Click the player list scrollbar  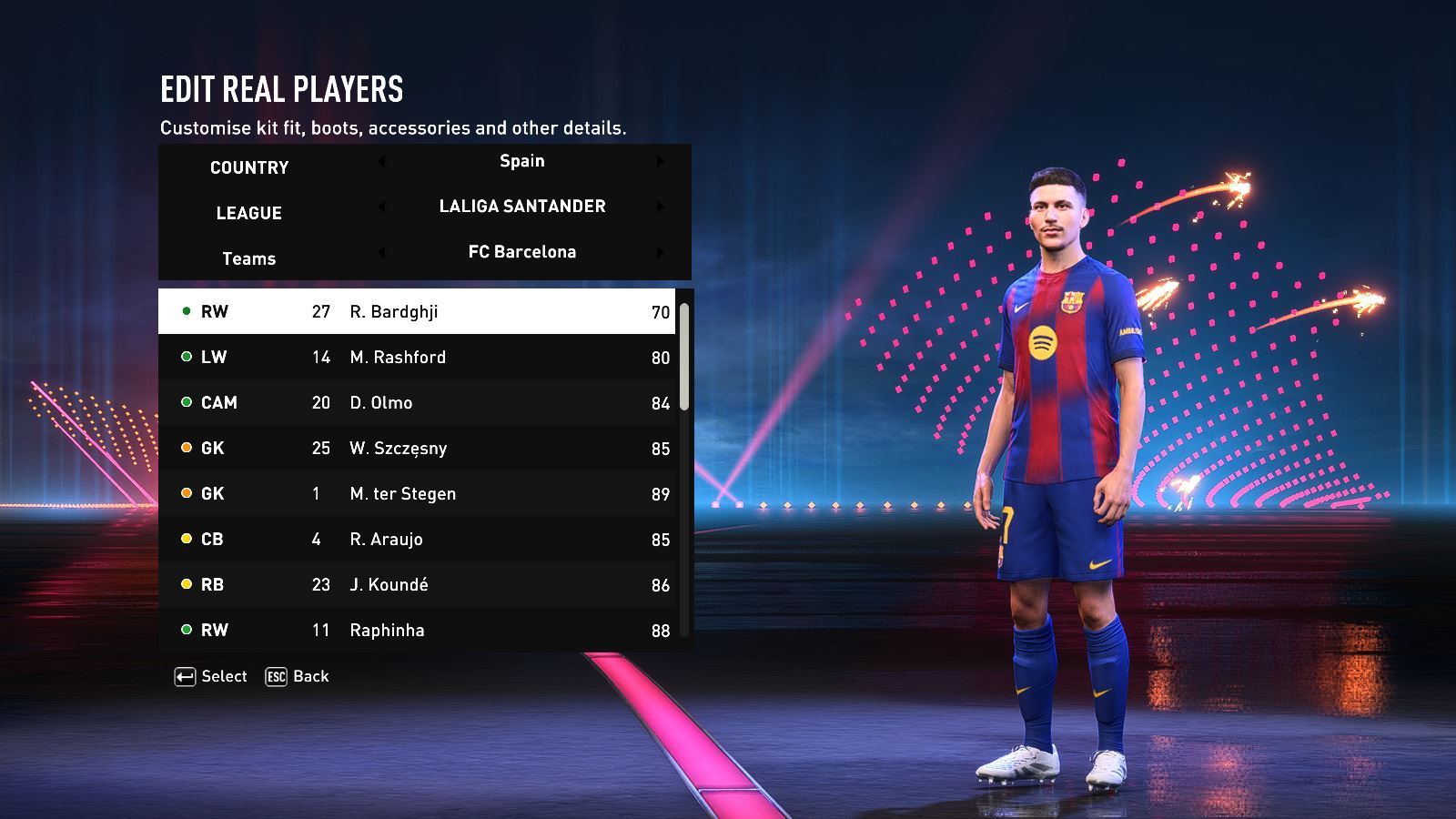[684, 357]
